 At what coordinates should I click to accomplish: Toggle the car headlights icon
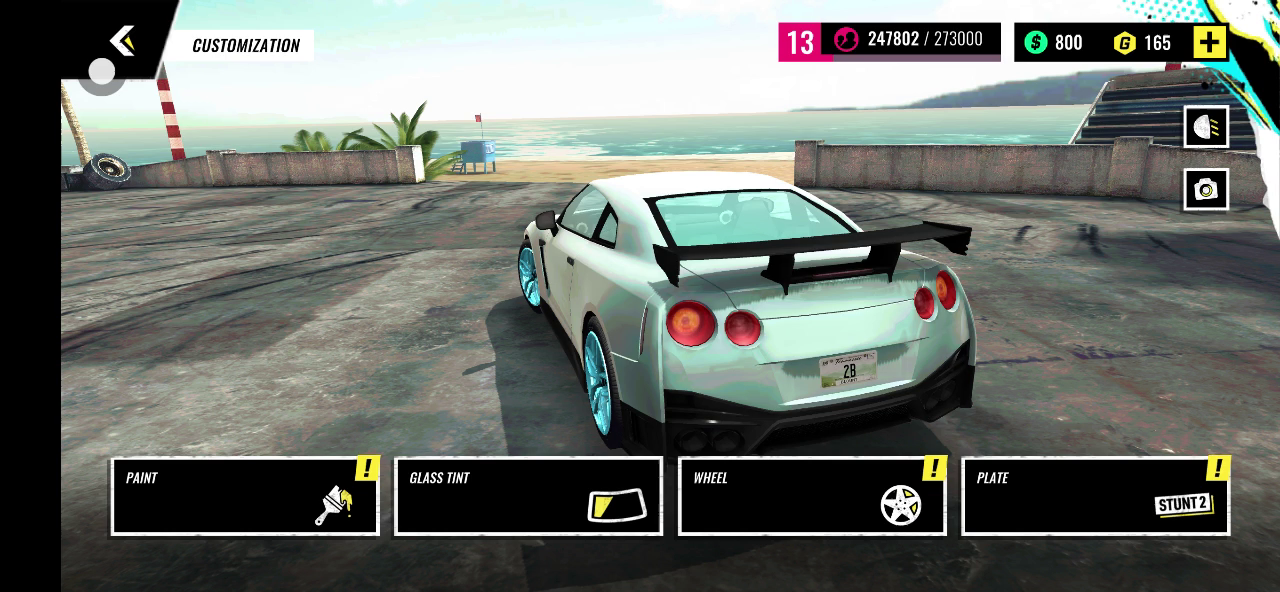1206,127
